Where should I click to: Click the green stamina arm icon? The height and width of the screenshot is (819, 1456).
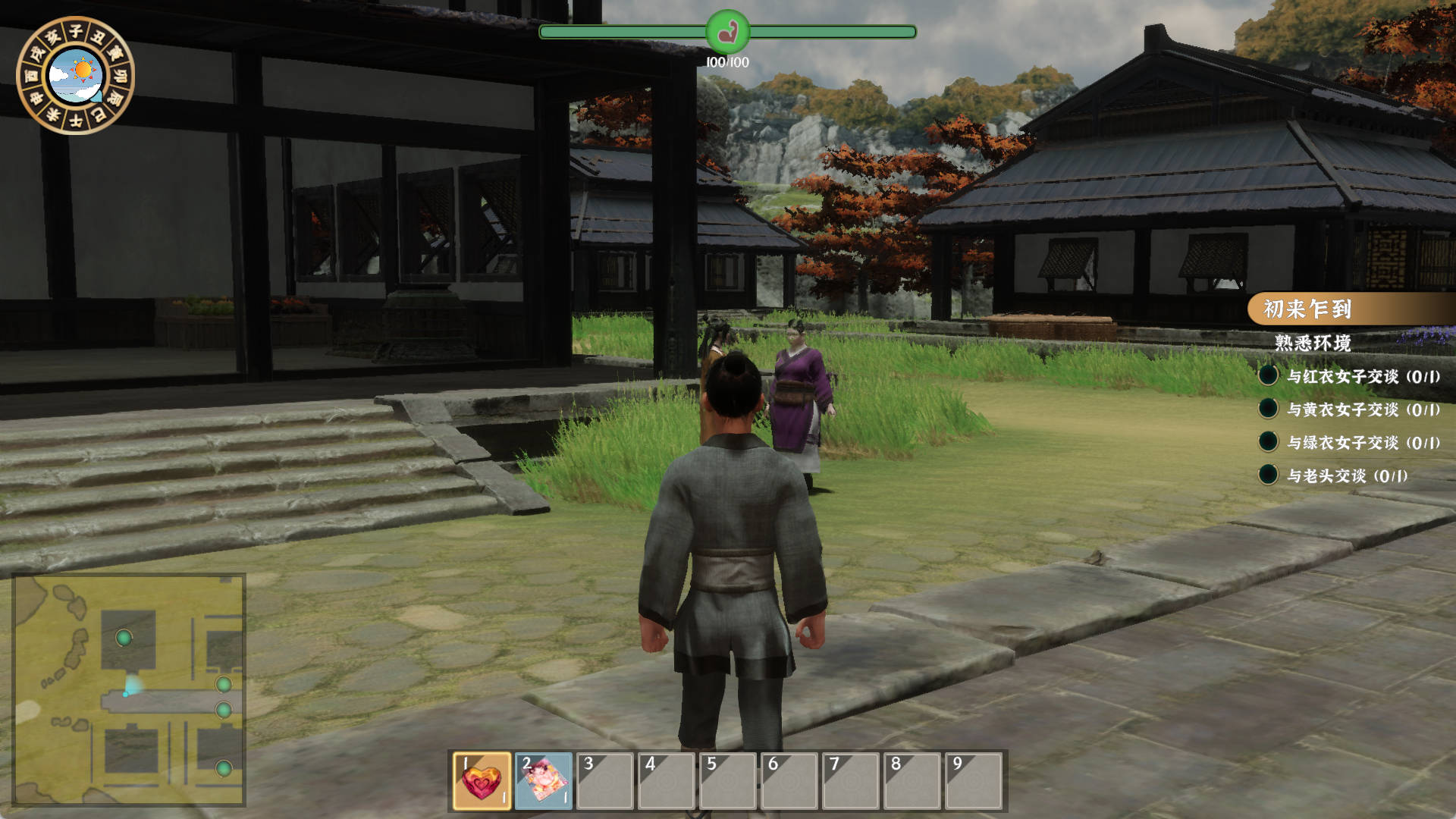727,32
